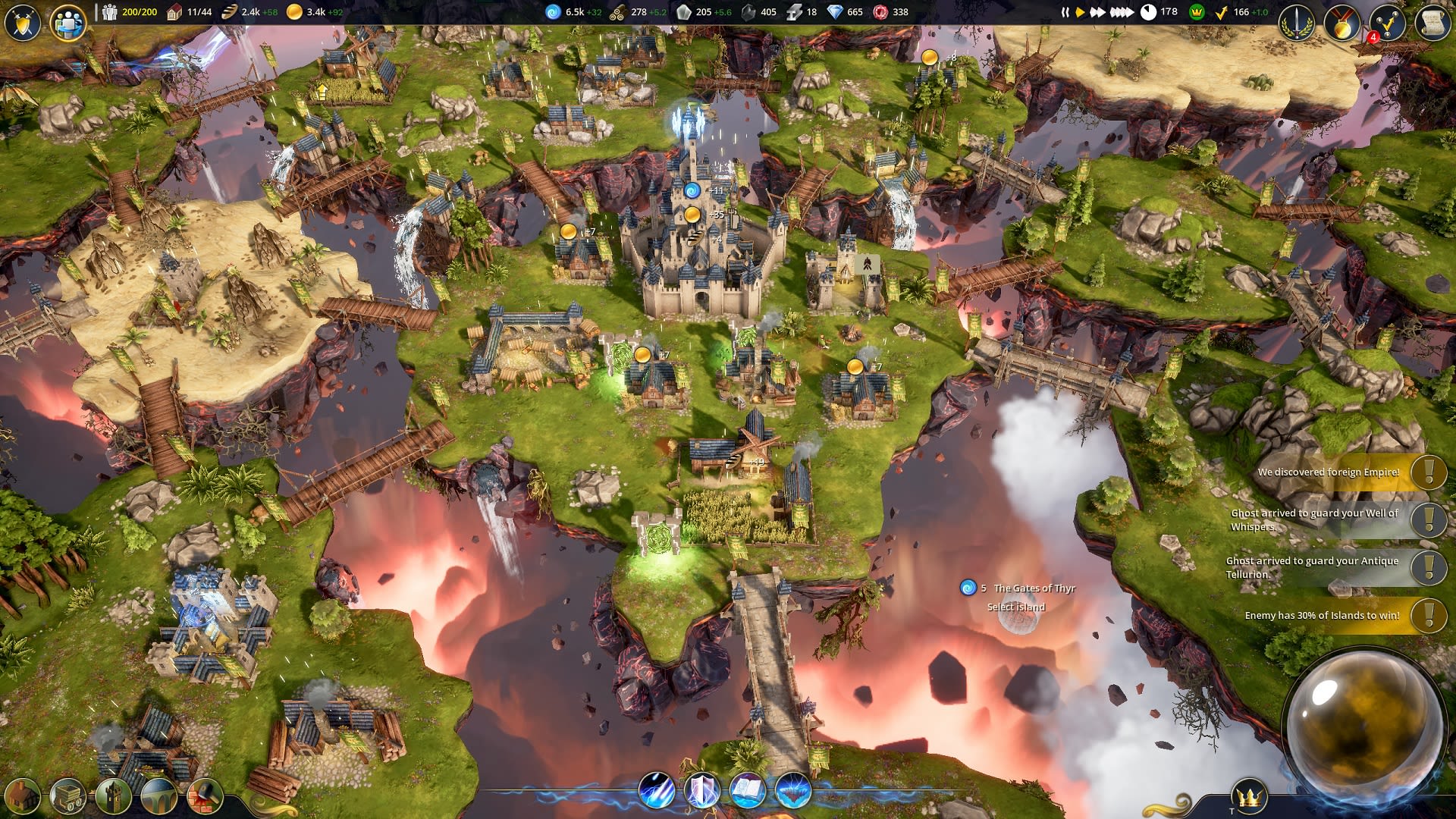Select the bridge building tool

tap(158, 795)
